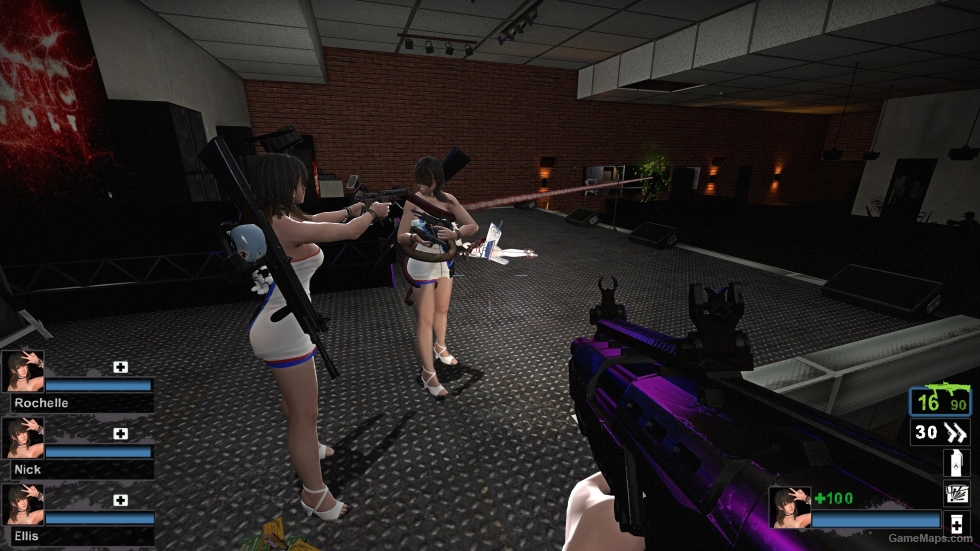
Task: Click Nick's teammate portrait
Action: (22, 438)
